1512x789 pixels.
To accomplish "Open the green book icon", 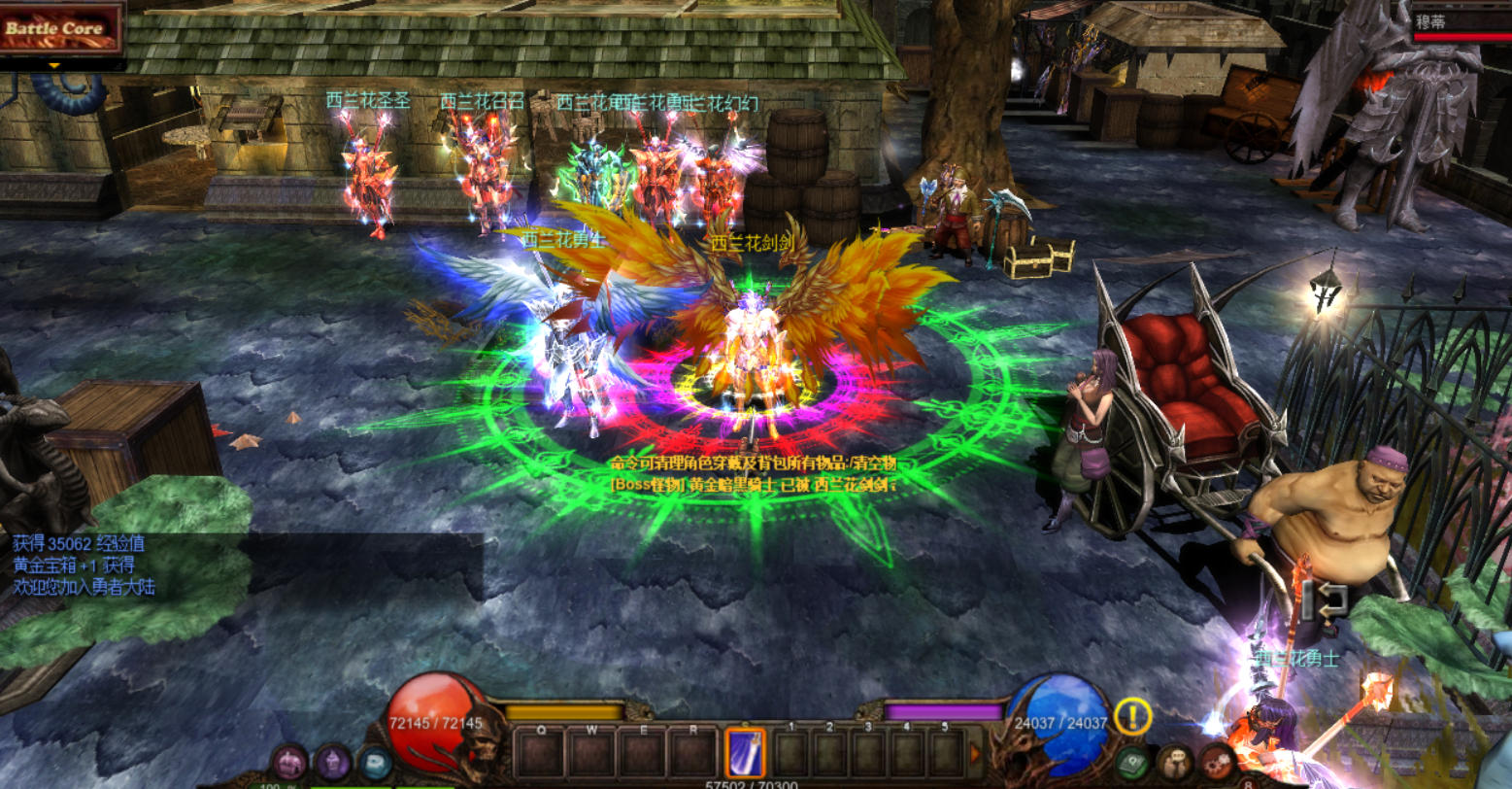I will click(1132, 762).
